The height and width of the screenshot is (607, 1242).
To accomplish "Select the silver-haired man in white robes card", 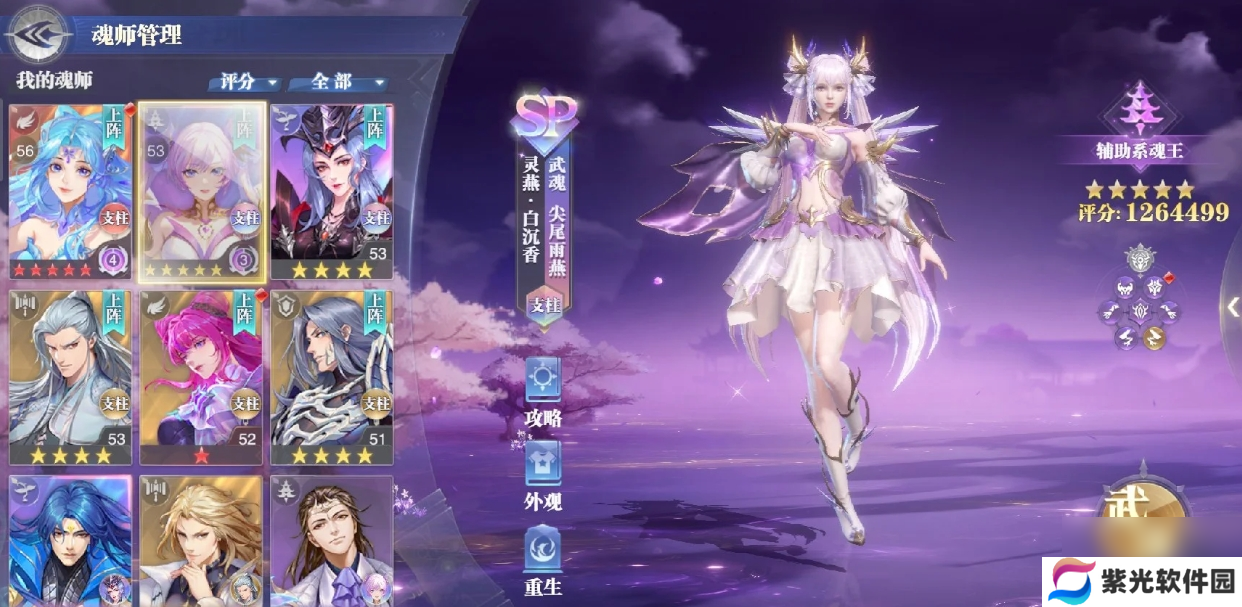I will (70, 377).
